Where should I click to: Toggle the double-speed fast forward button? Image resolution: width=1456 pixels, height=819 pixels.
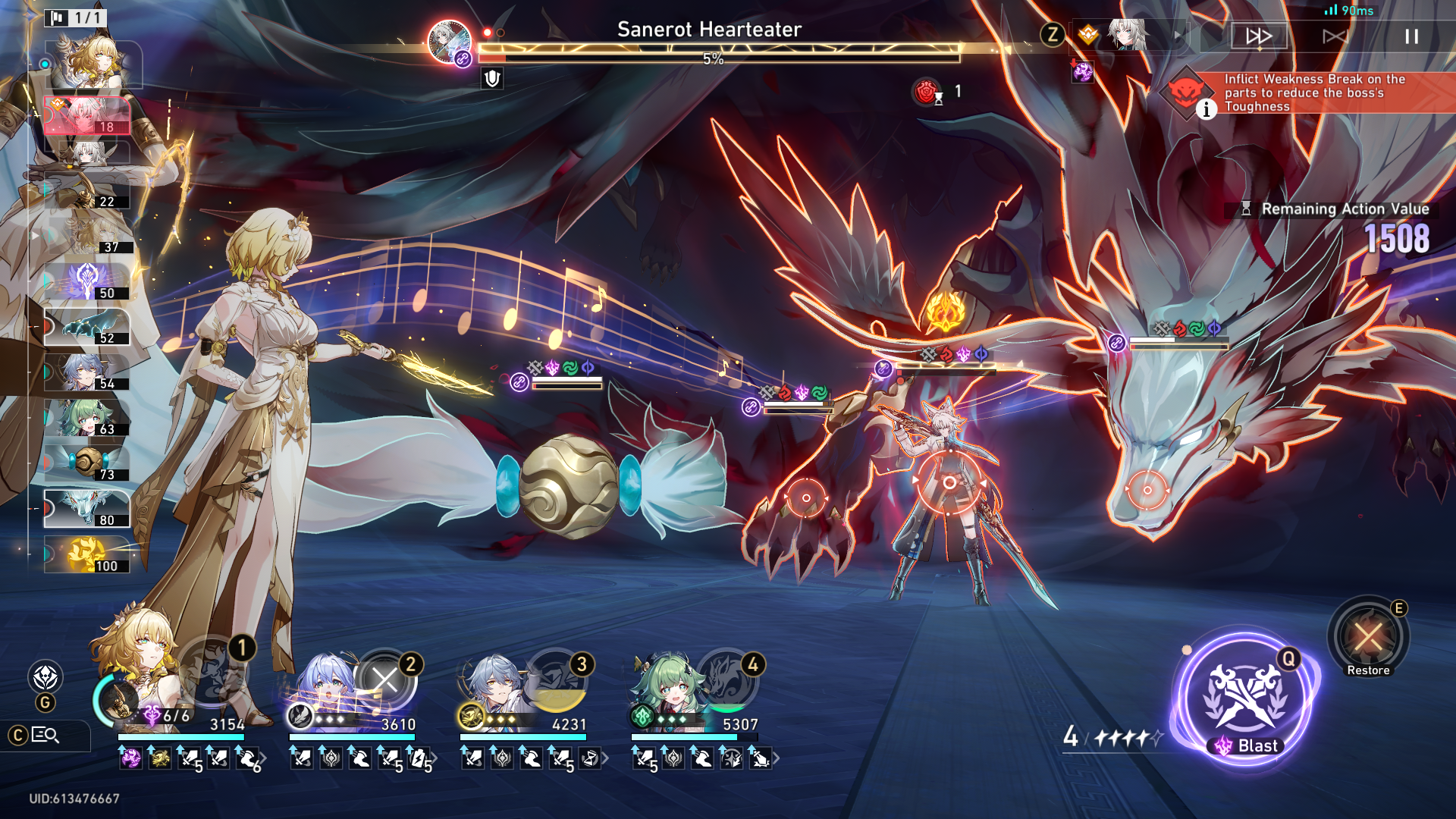coord(1259,36)
